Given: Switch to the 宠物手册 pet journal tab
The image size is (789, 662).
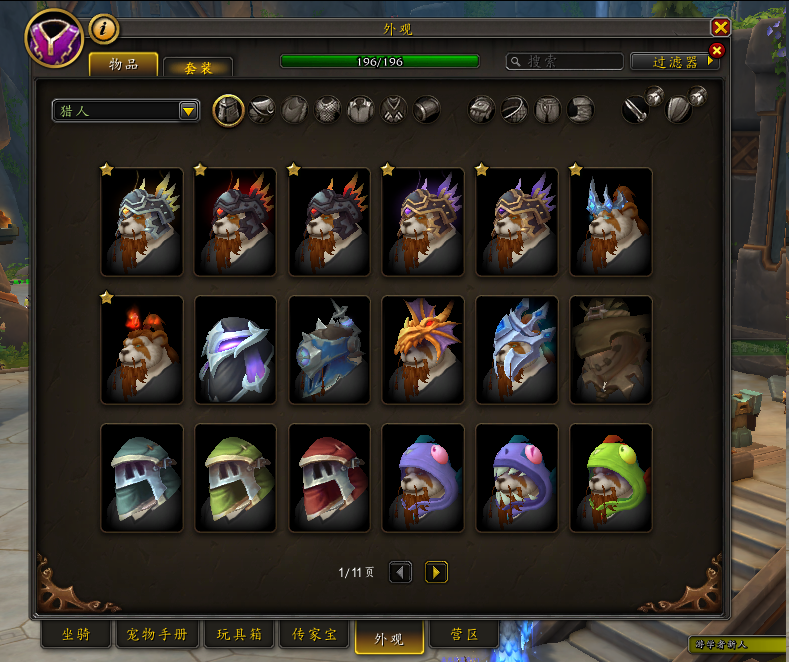Looking at the screenshot, I should pyautogui.click(x=158, y=634).
